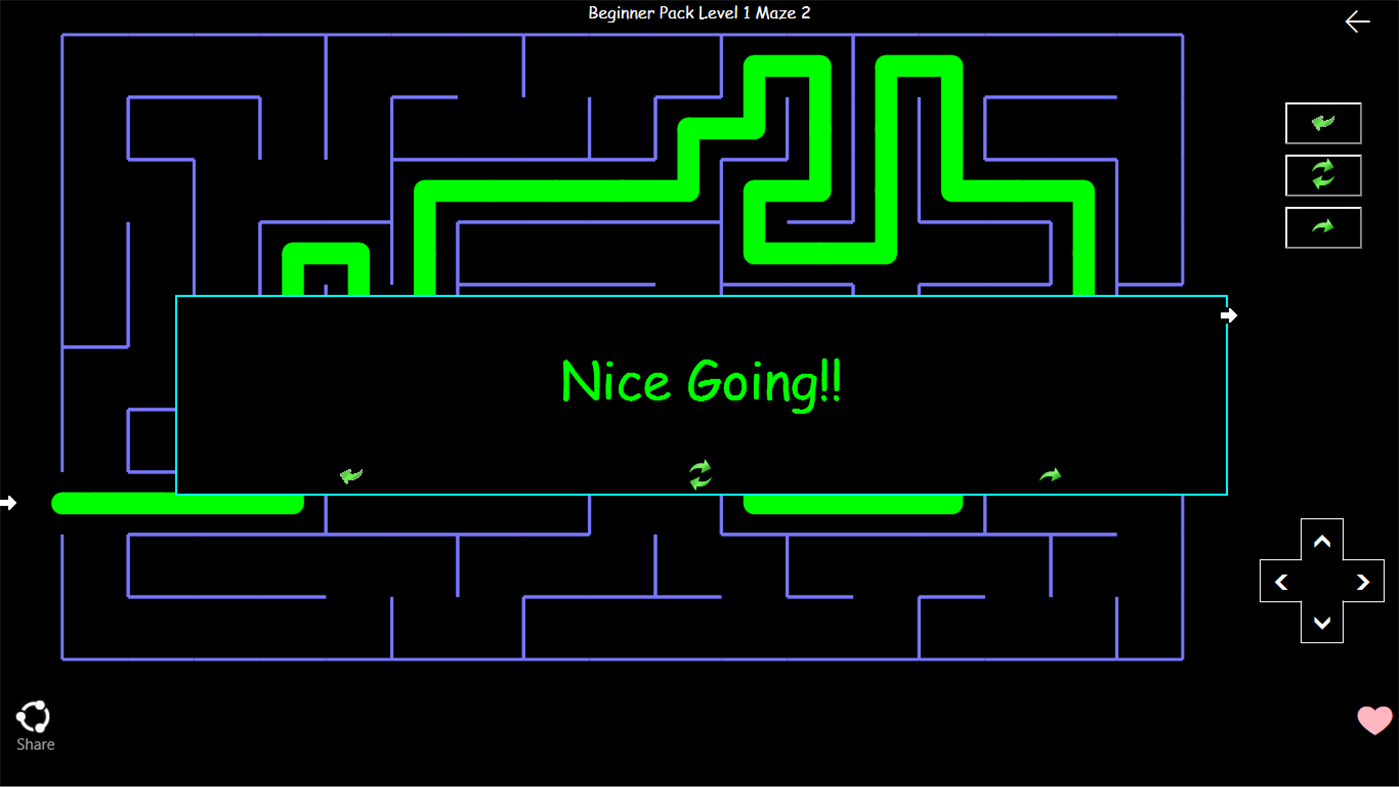
Task: Dismiss the Nice Going message
Action: 700,382
